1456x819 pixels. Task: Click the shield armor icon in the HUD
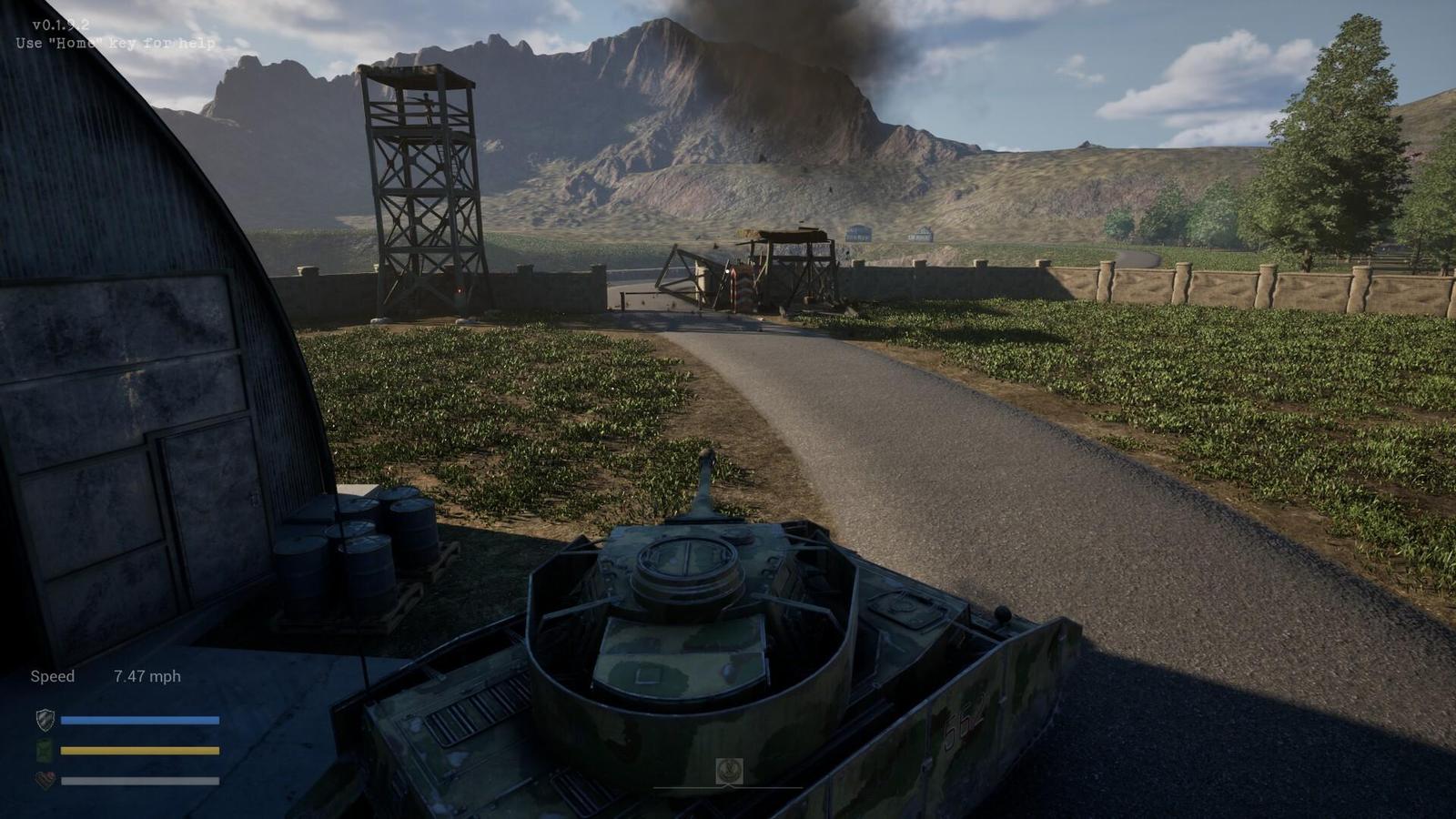click(x=44, y=719)
